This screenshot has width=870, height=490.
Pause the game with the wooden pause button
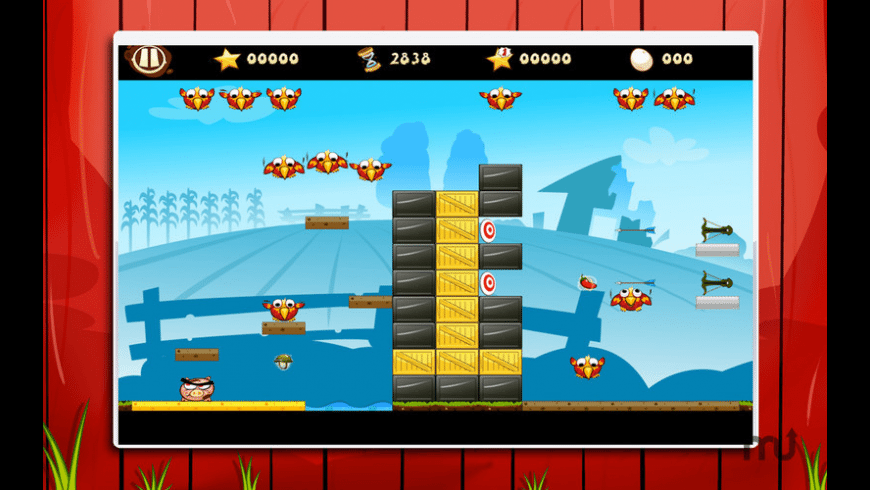[x=148, y=58]
